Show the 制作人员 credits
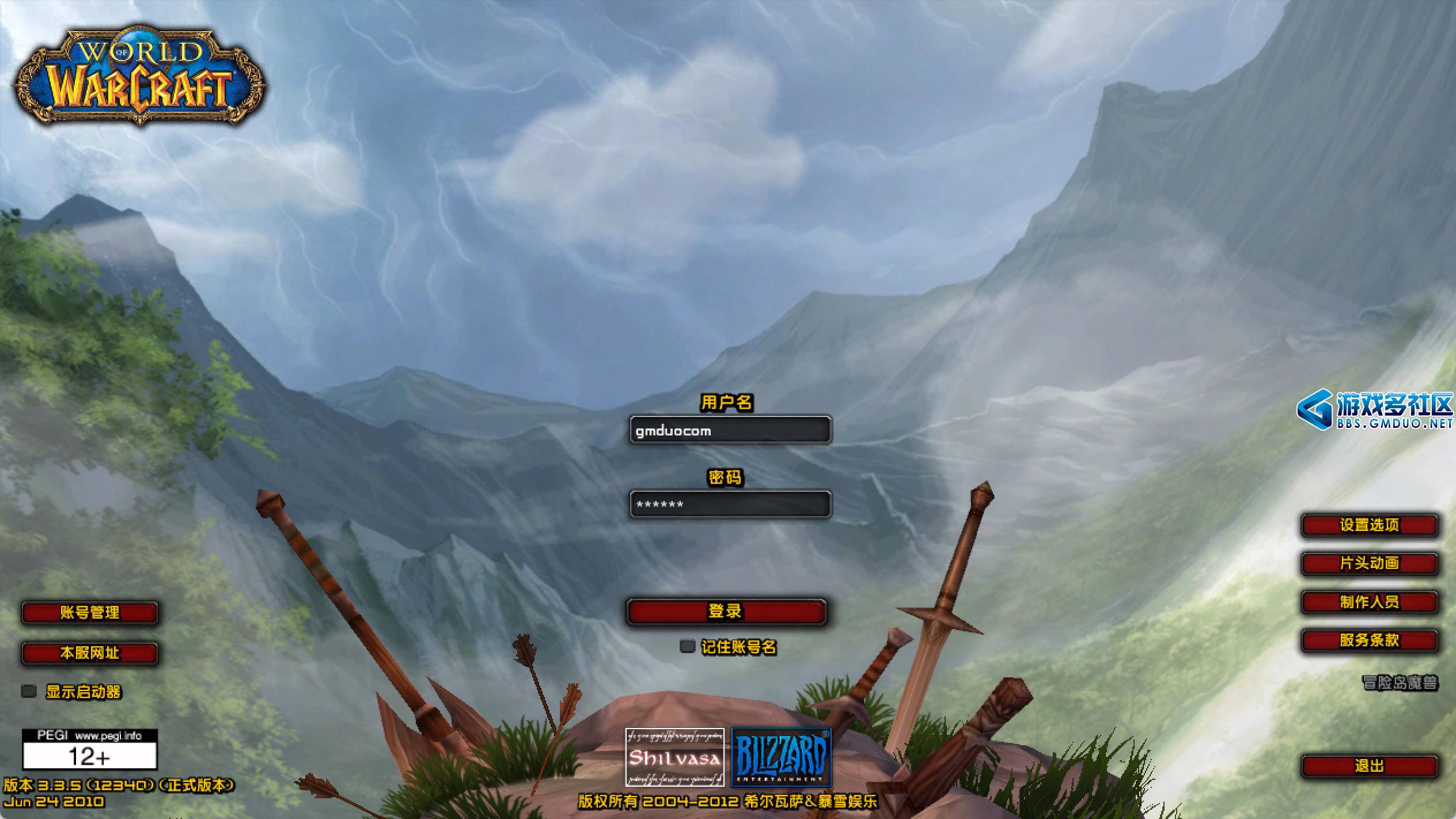 coord(1369,602)
